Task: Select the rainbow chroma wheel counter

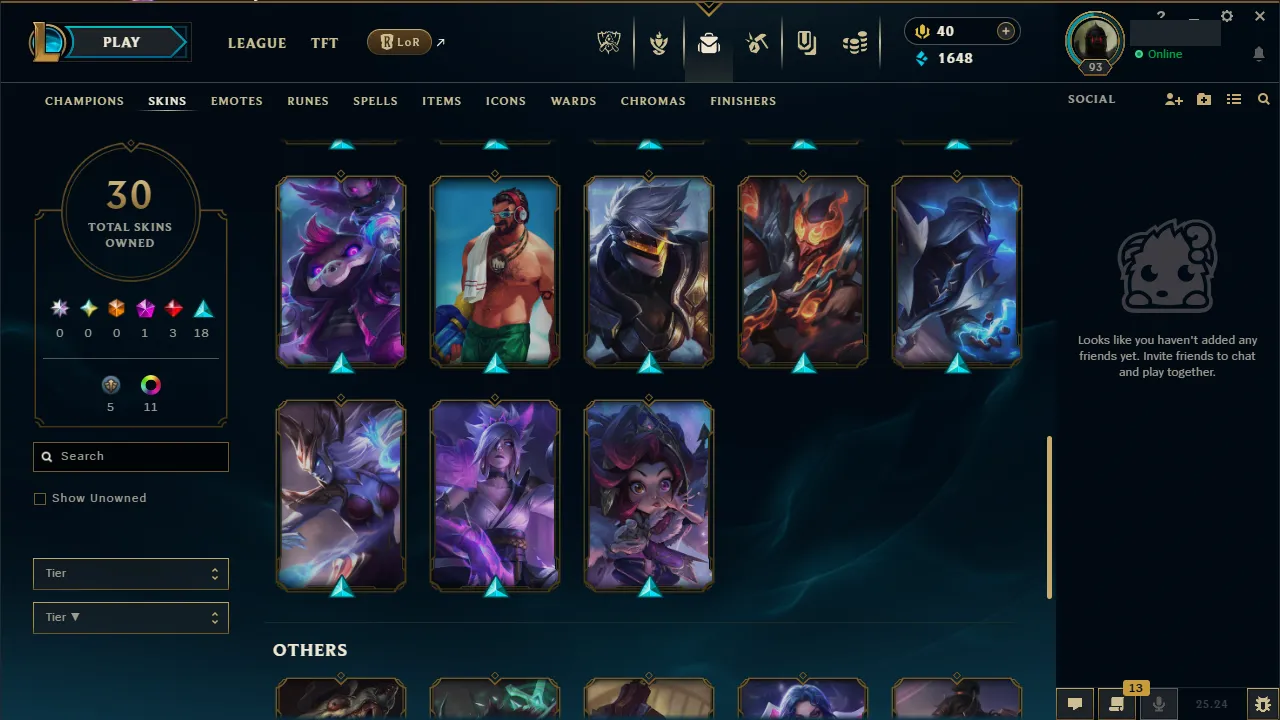Action: pyautogui.click(x=150, y=384)
